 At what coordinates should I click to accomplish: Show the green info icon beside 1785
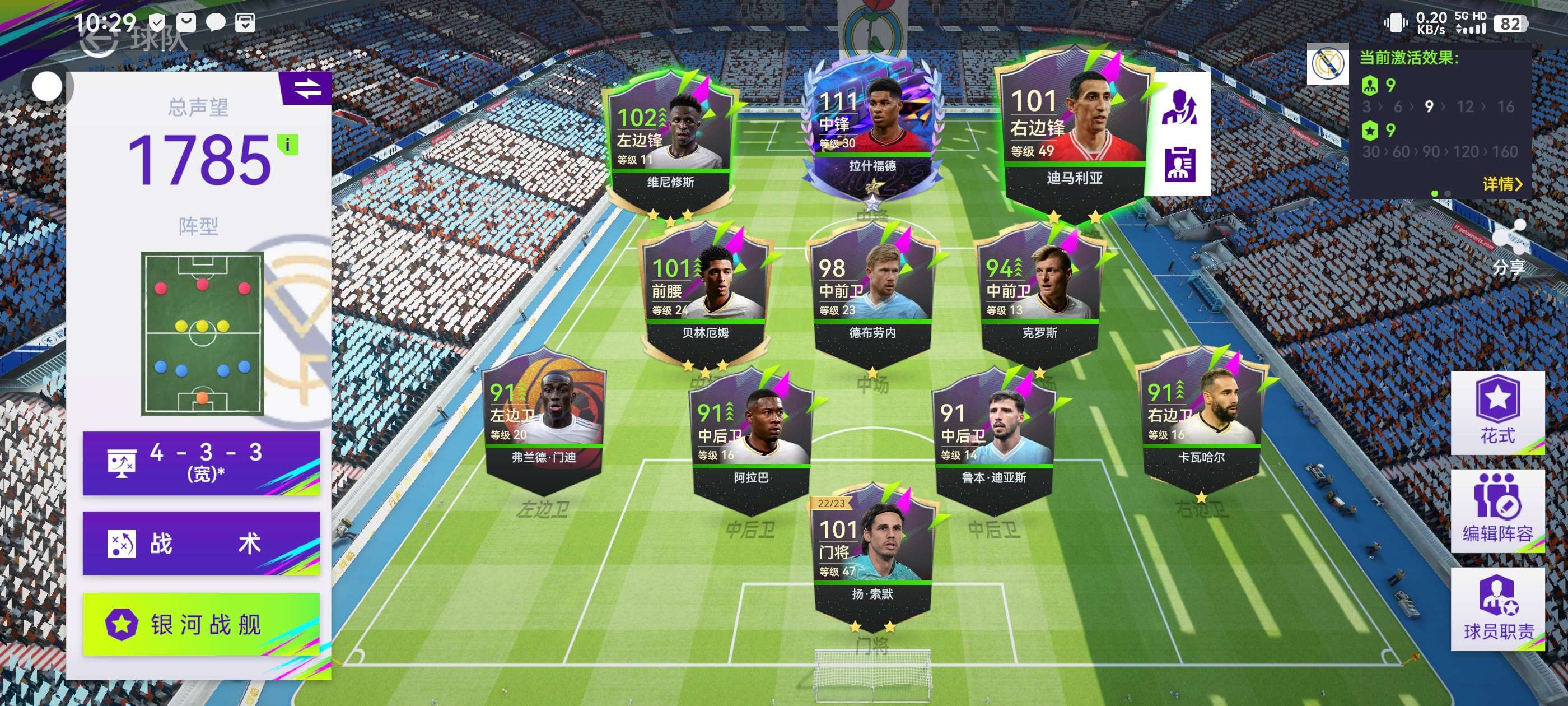click(x=287, y=145)
